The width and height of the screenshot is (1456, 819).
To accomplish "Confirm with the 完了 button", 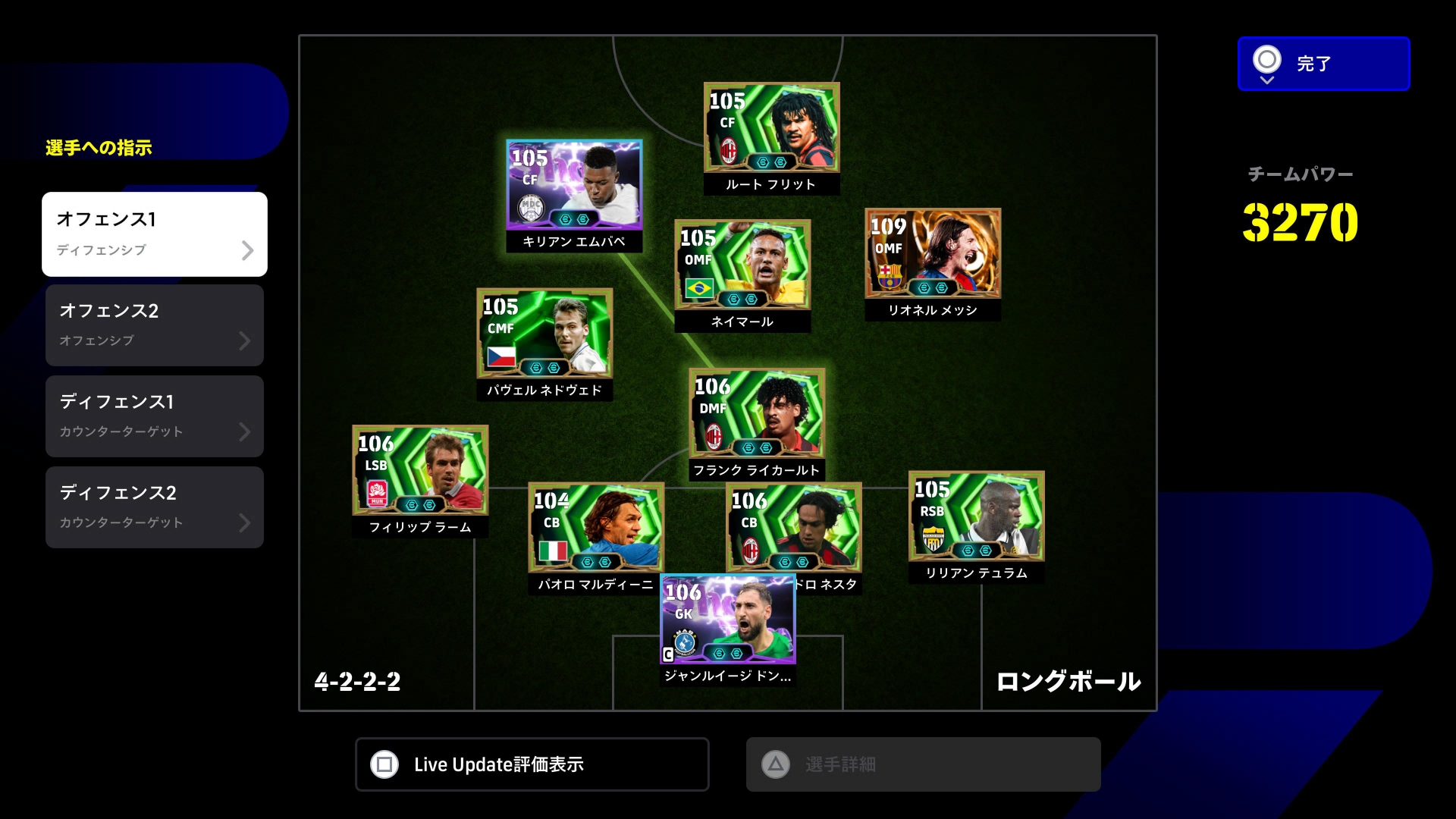I will point(1323,64).
